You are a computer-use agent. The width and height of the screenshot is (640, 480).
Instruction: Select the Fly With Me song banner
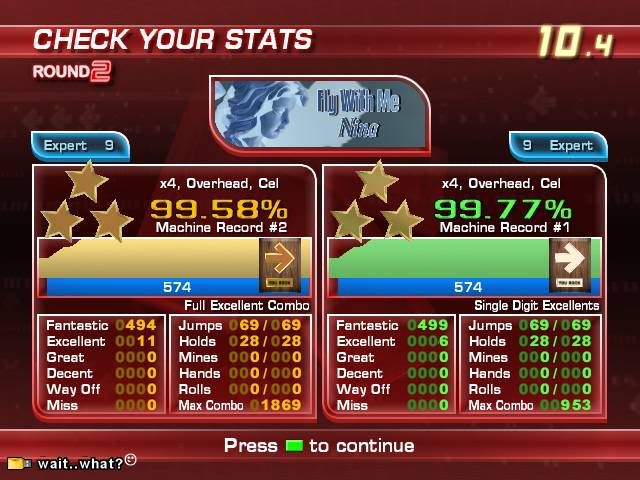pyautogui.click(x=322, y=113)
